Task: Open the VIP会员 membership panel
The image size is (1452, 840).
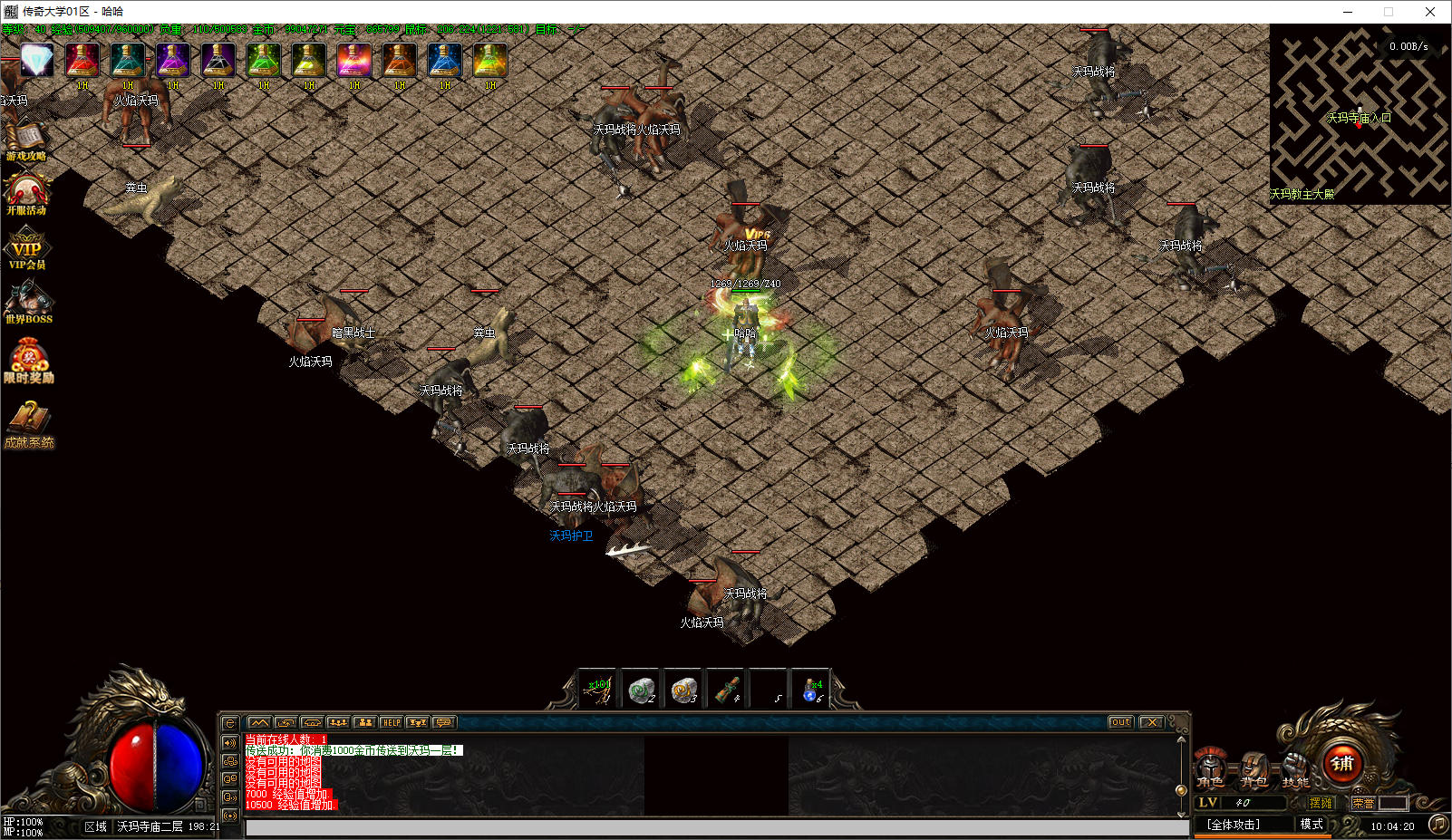Action: point(26,250)
